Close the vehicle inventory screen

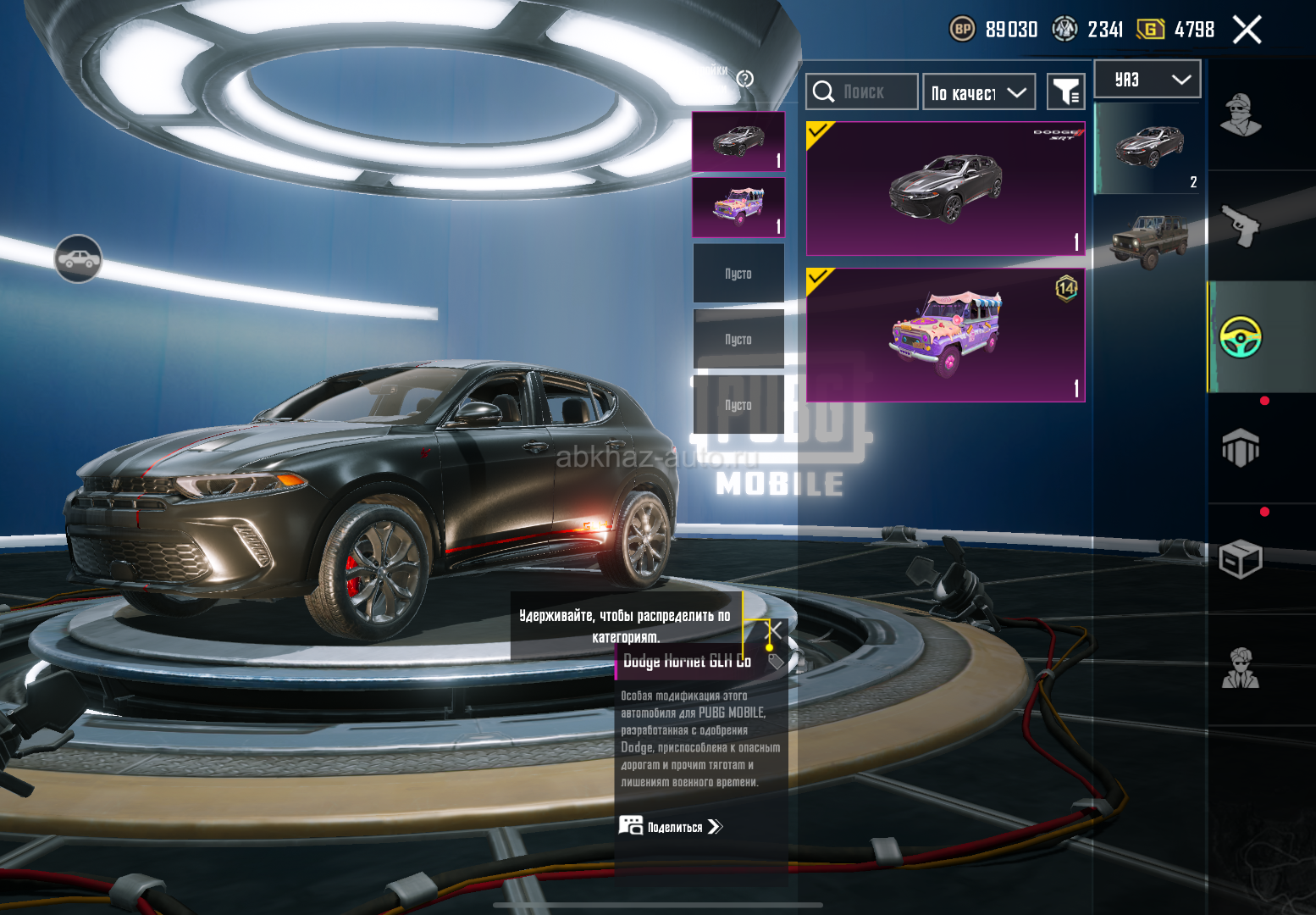pos(1247,30)
